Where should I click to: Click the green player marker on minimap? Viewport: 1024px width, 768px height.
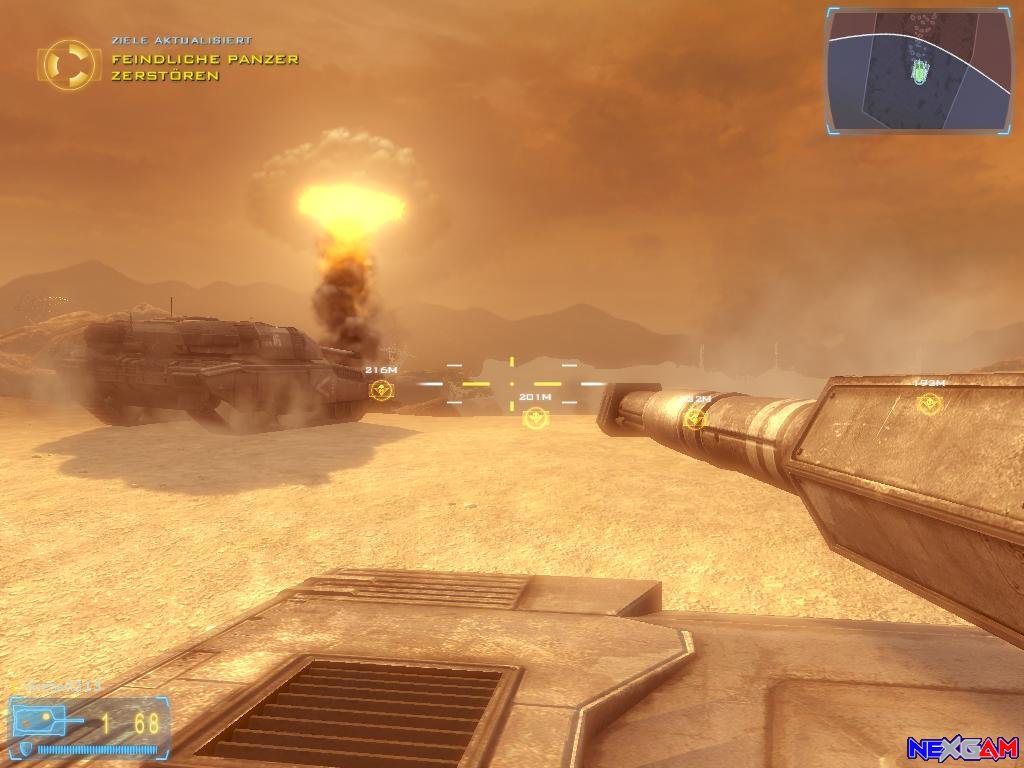[918, 71]
